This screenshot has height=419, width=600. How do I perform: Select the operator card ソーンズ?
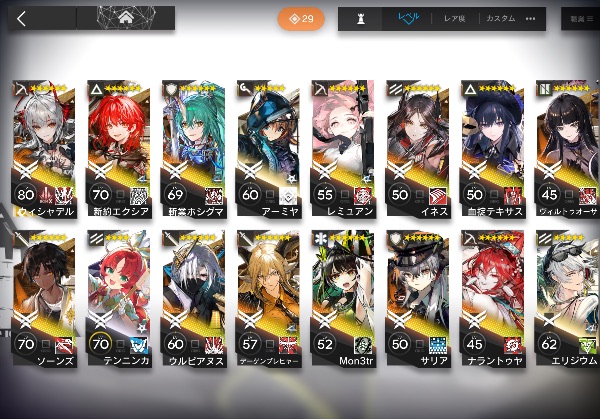tap(45, 295)
